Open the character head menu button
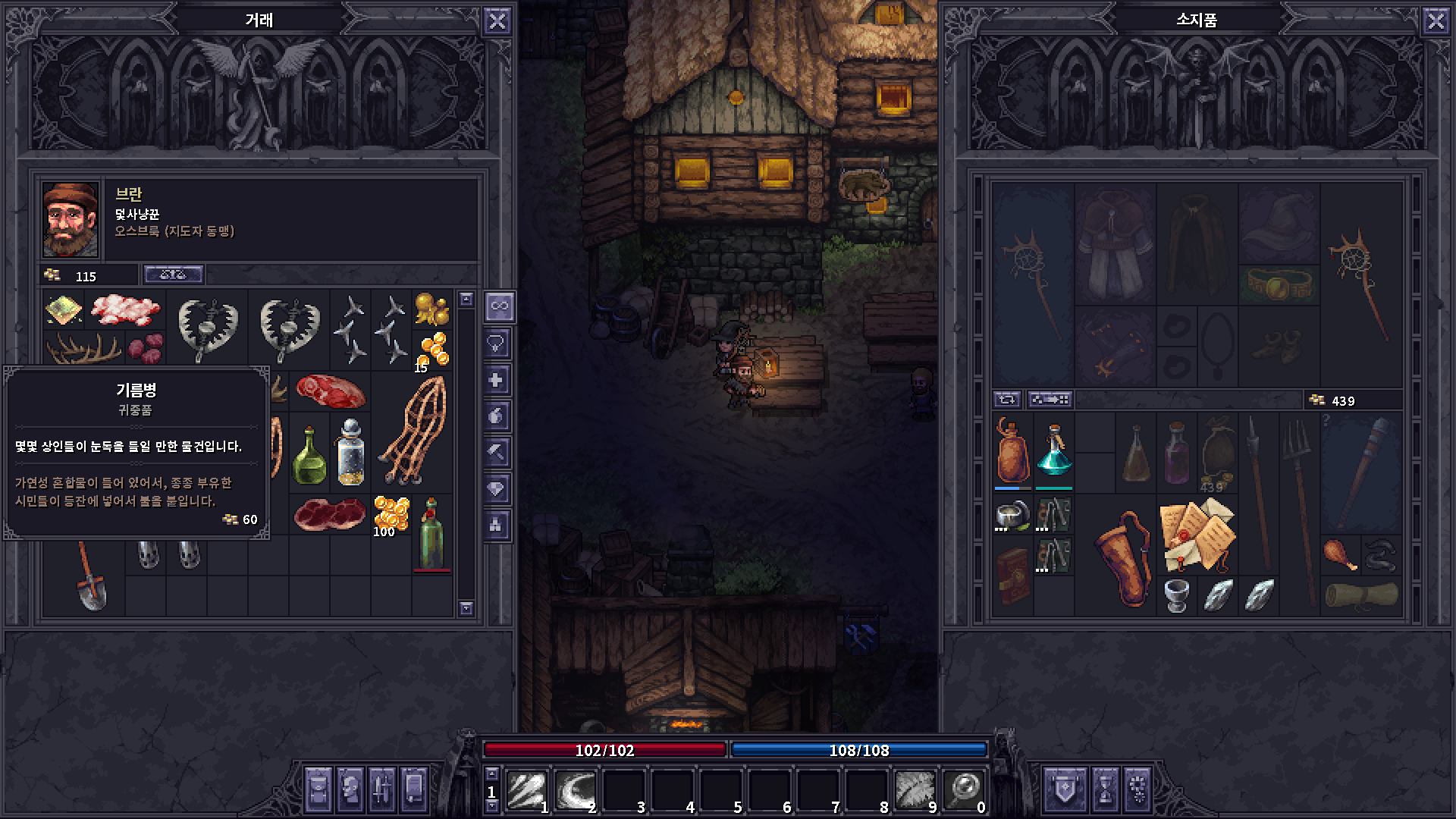 [x=350, y=789]
